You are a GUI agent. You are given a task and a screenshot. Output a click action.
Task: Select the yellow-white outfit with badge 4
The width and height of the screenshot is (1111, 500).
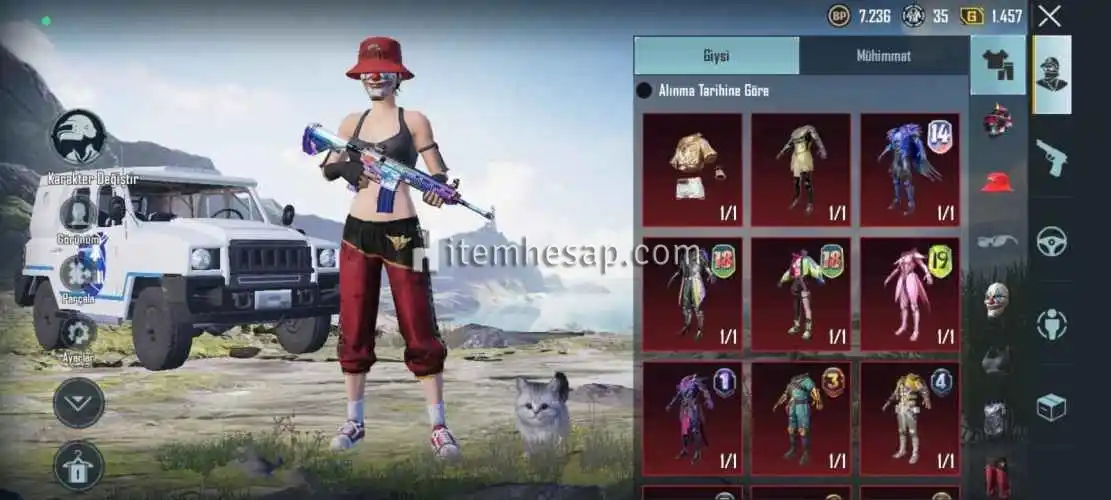click(910, 418)
